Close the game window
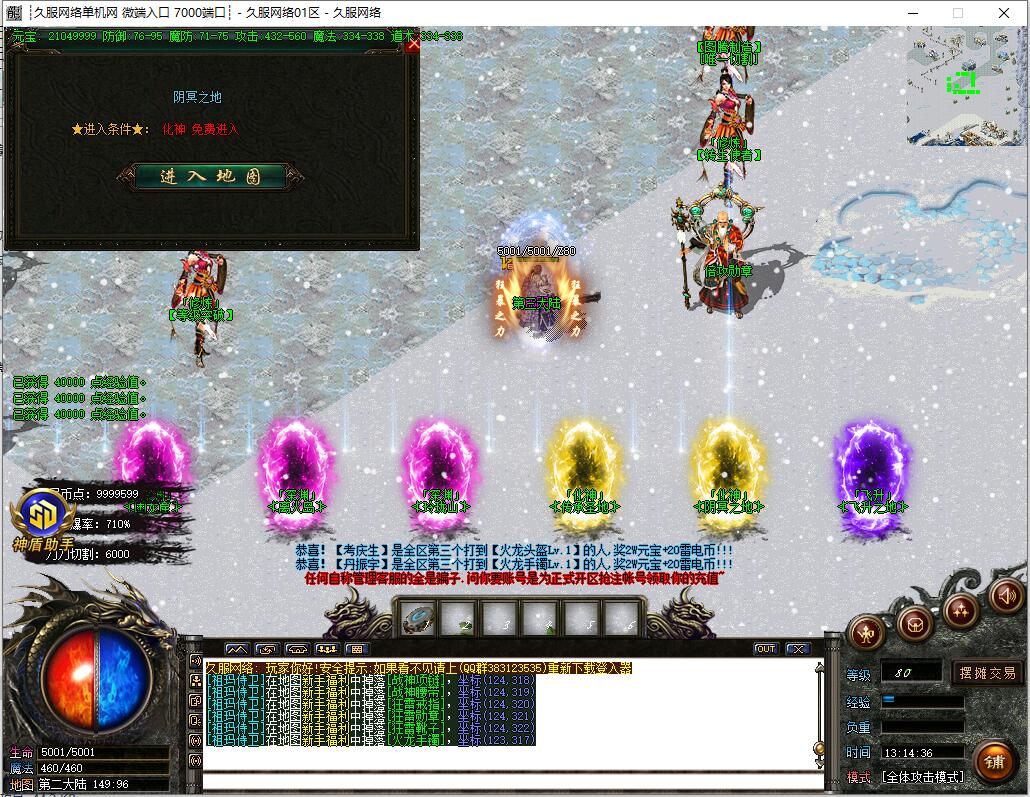 pos(1004,13)
